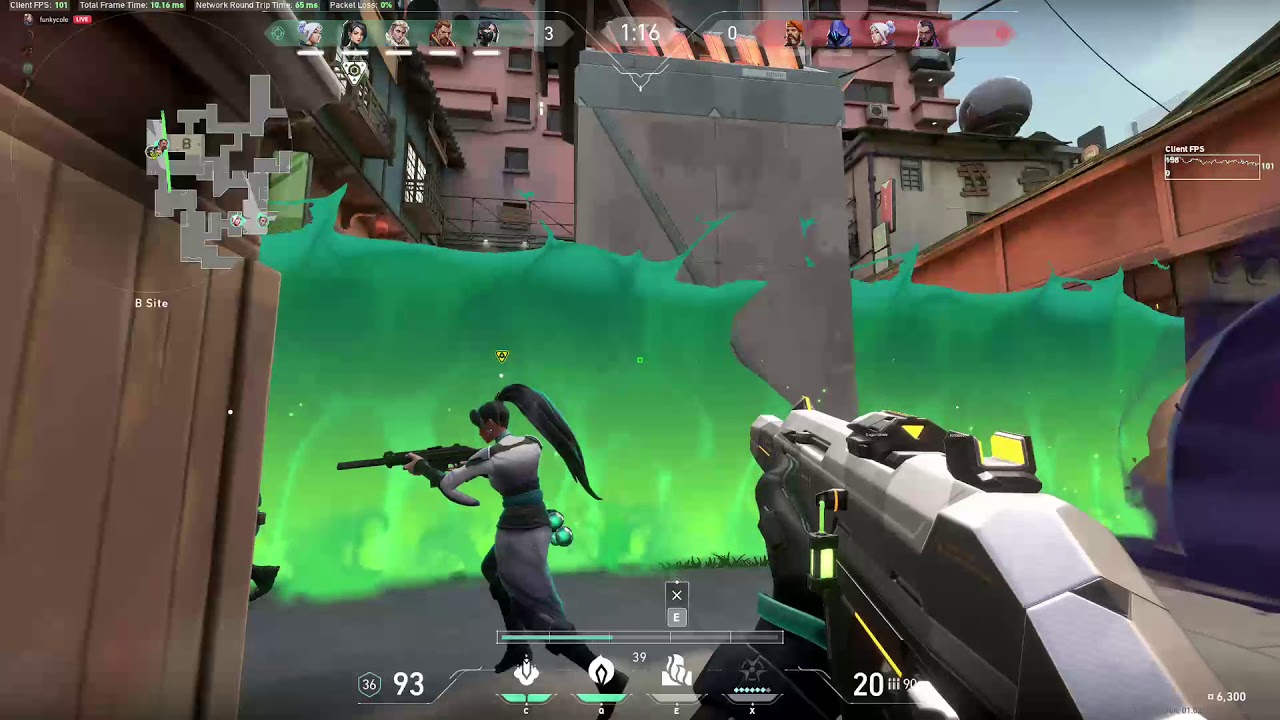This screenshot has height=720, width=1280.
Task: Click Brimstone's portrait on the enemy team
Action: 795,33
